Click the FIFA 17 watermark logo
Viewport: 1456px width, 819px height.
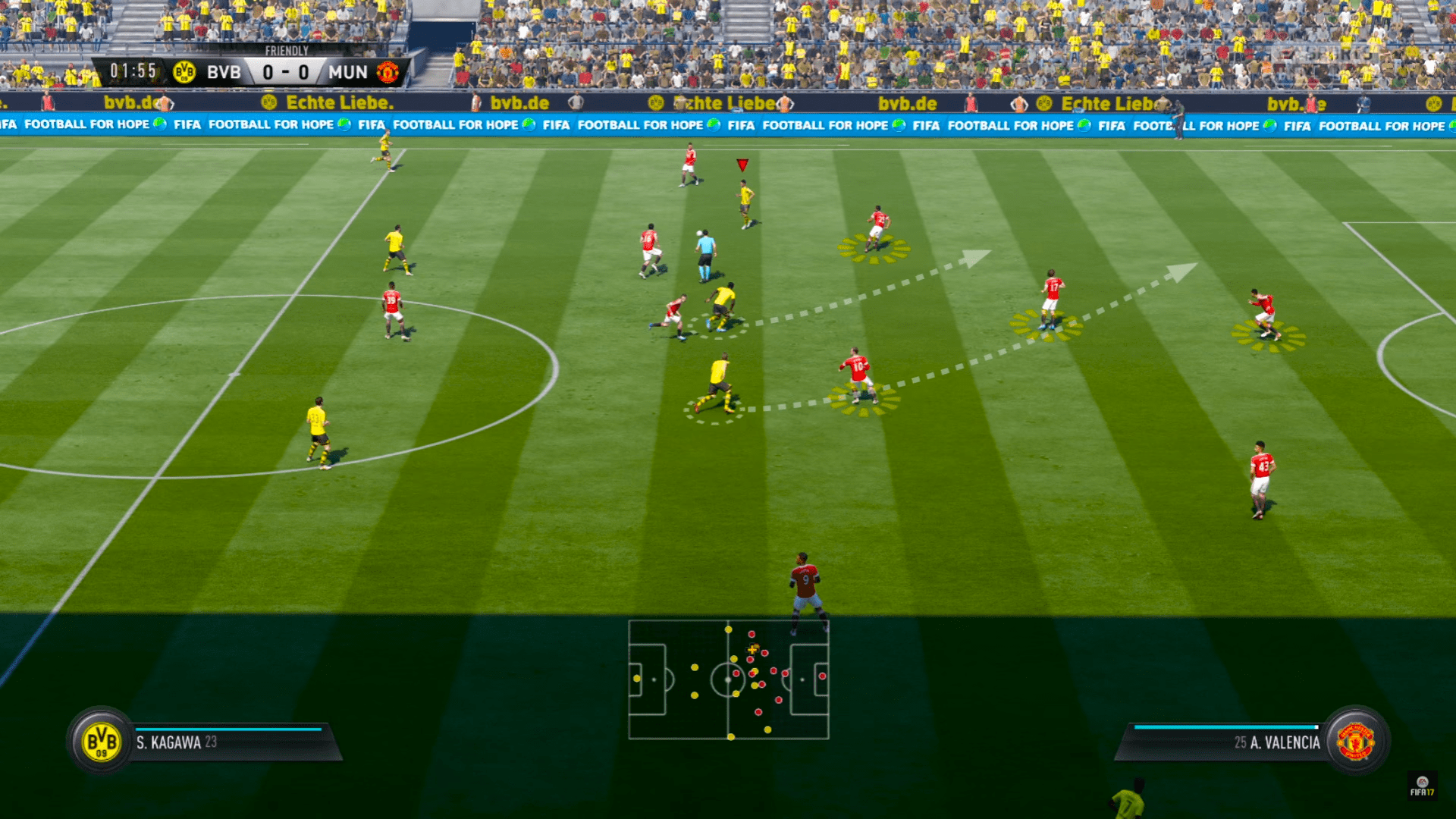1422,786
